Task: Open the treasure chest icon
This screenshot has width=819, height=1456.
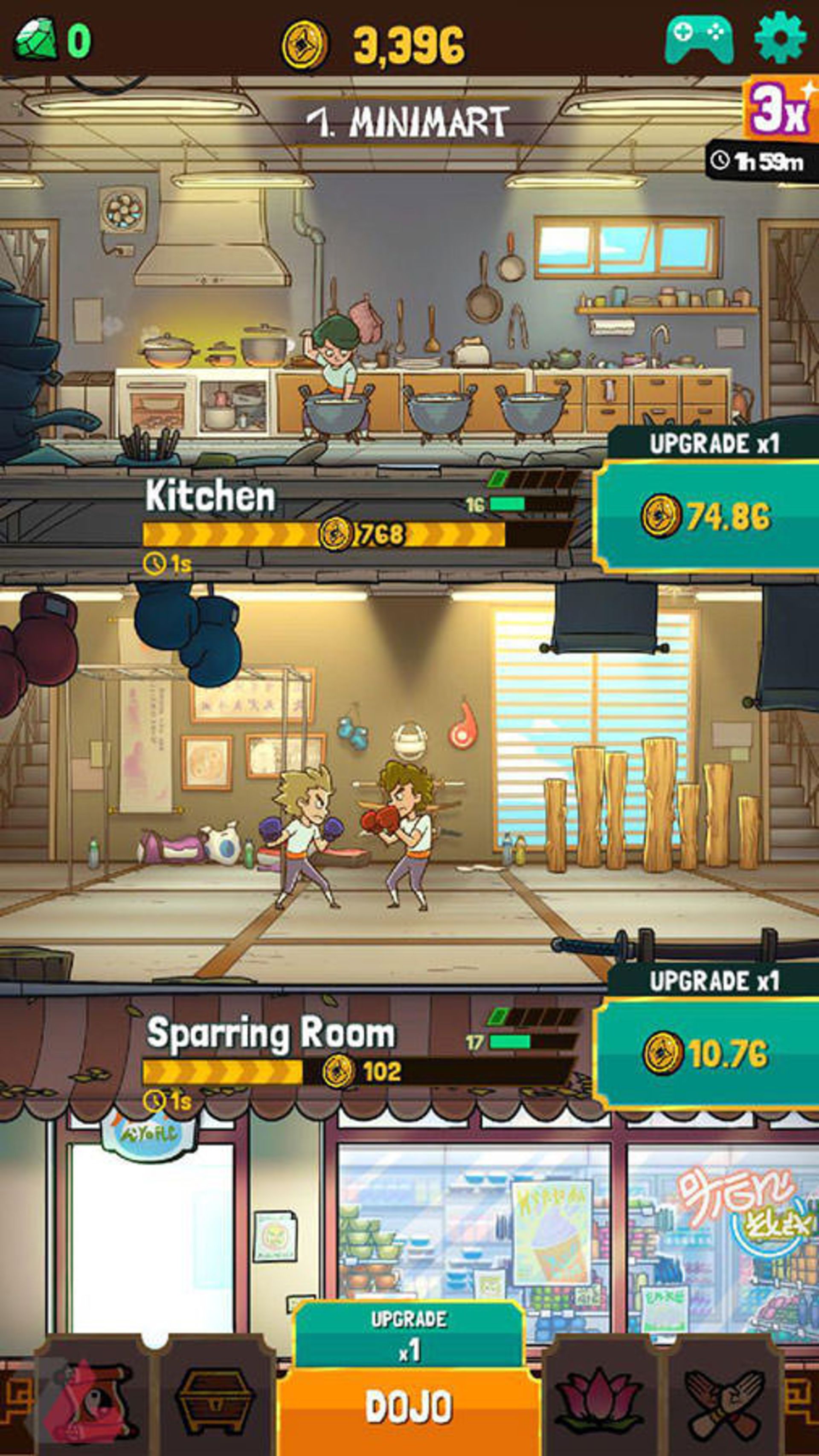Action: tap(215, 1402)
